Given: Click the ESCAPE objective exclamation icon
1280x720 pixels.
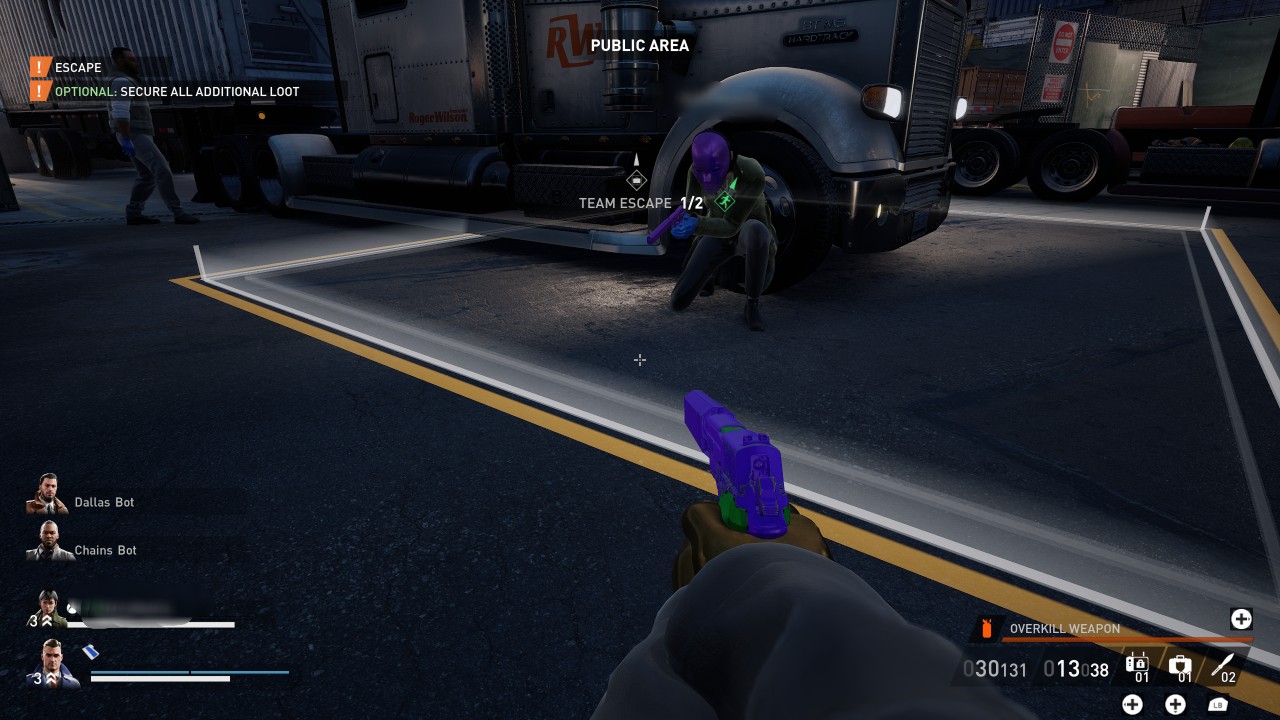Looking at the screenshot, I should click(x=40, y=67).
